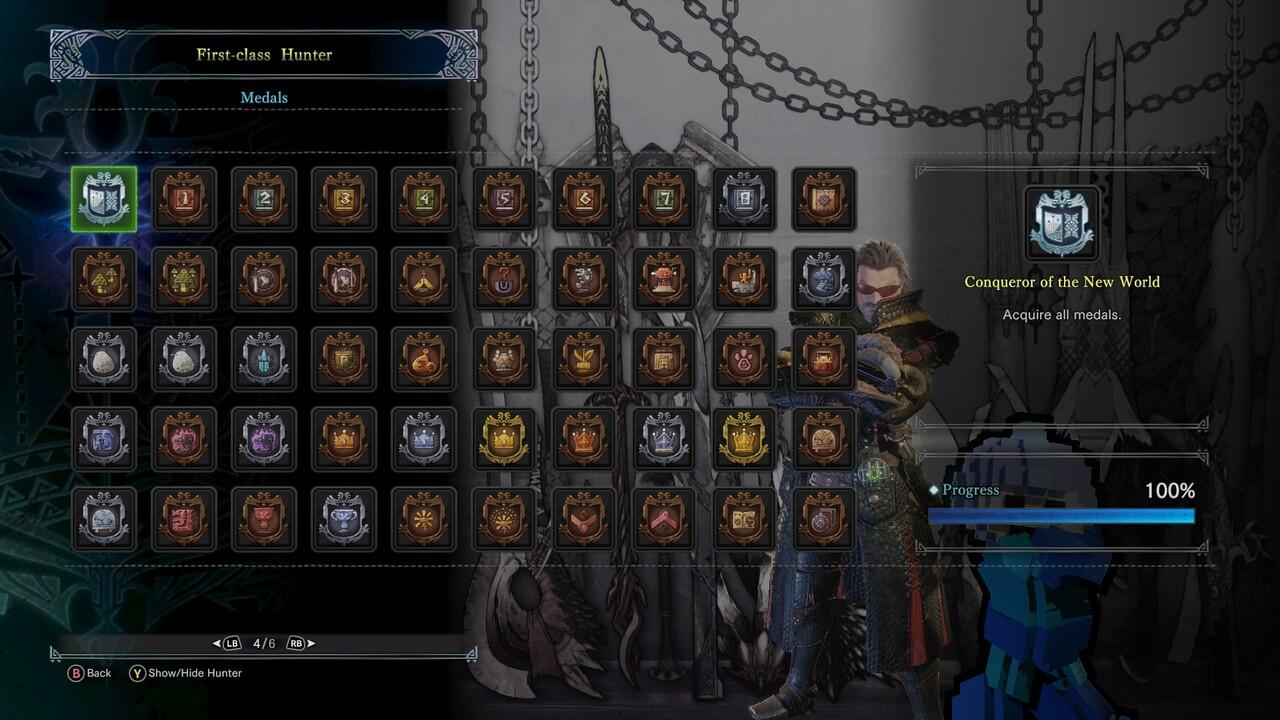Highlight the yellow tent camp medal
1280x720 pixels.
(424, 280)
